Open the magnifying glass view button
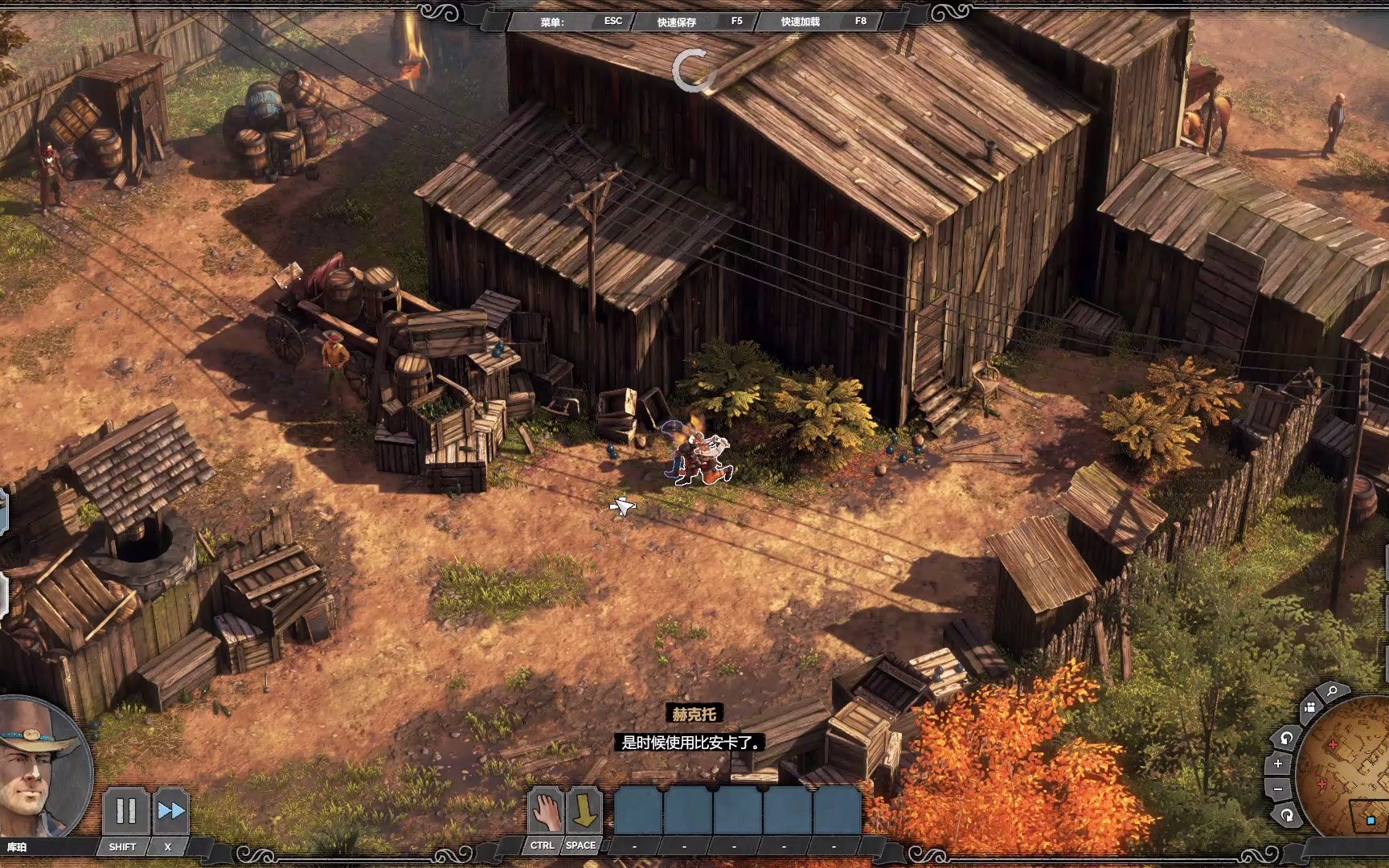The height and width of the screenshot is (868, 1389). tap(1332, 691)
